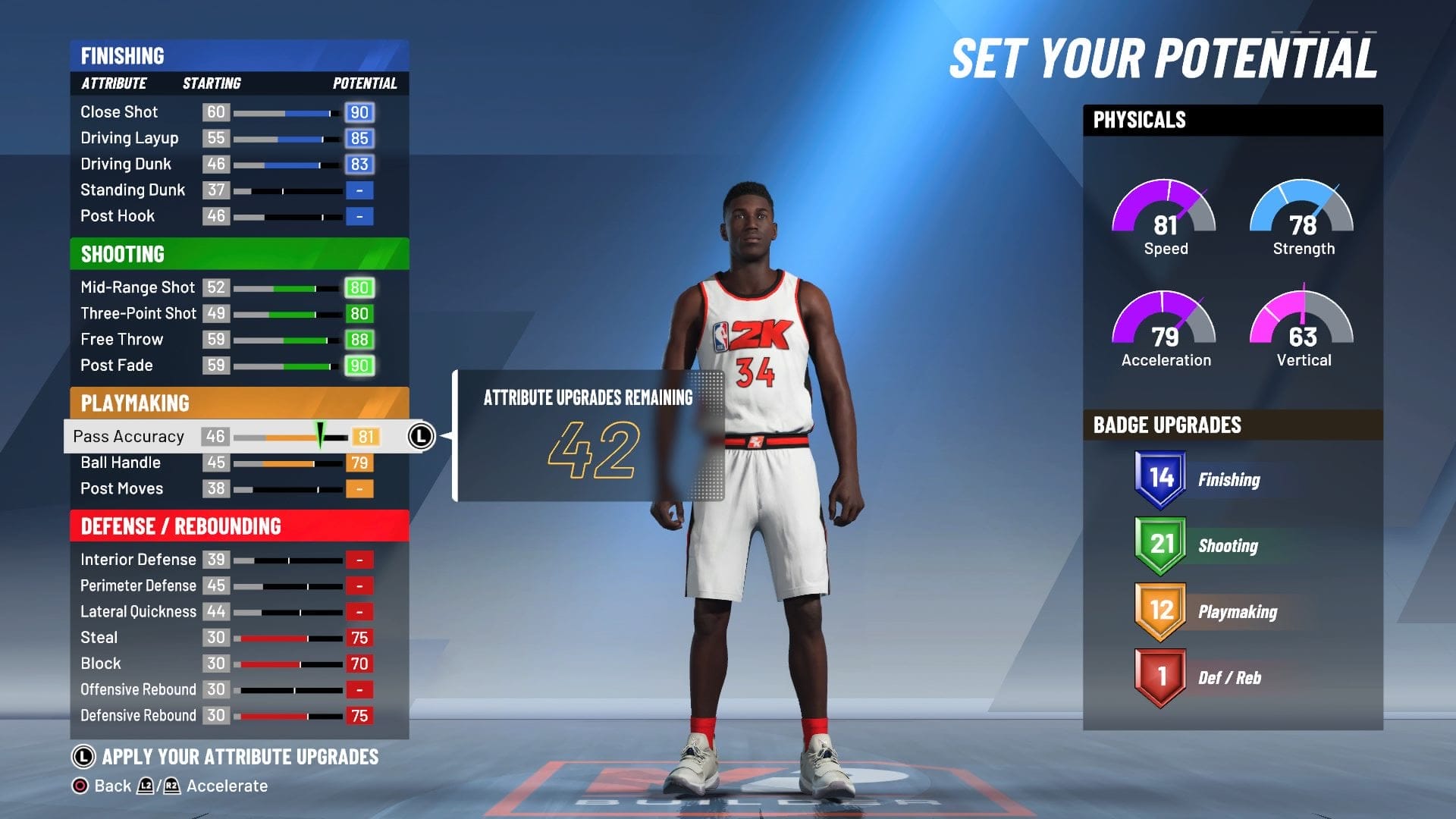Pick the Interior Defense attribute
Screen dimensions: 1456x819
coord(227,560)
